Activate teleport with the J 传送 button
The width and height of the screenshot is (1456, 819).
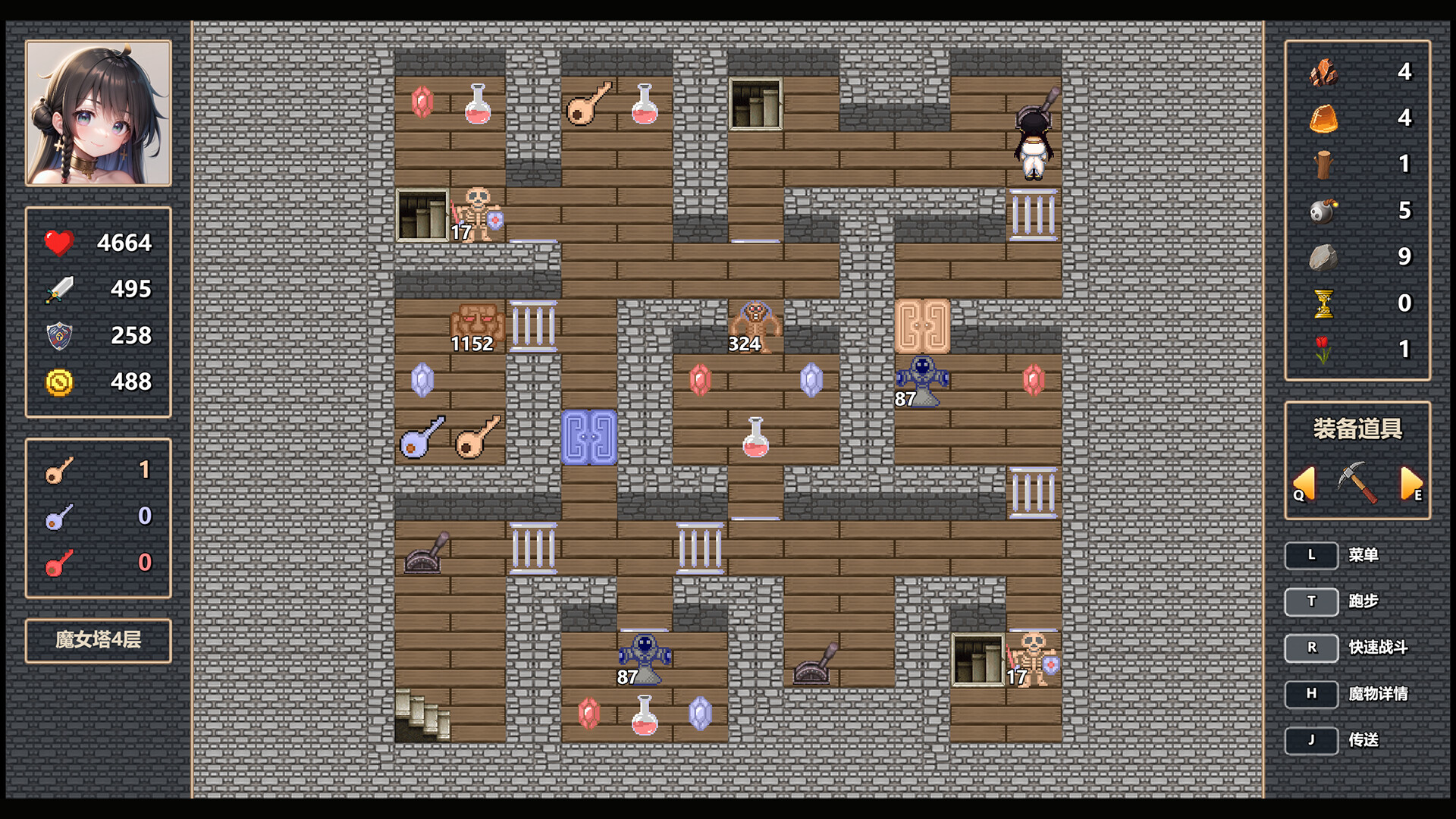(1311, 740)
